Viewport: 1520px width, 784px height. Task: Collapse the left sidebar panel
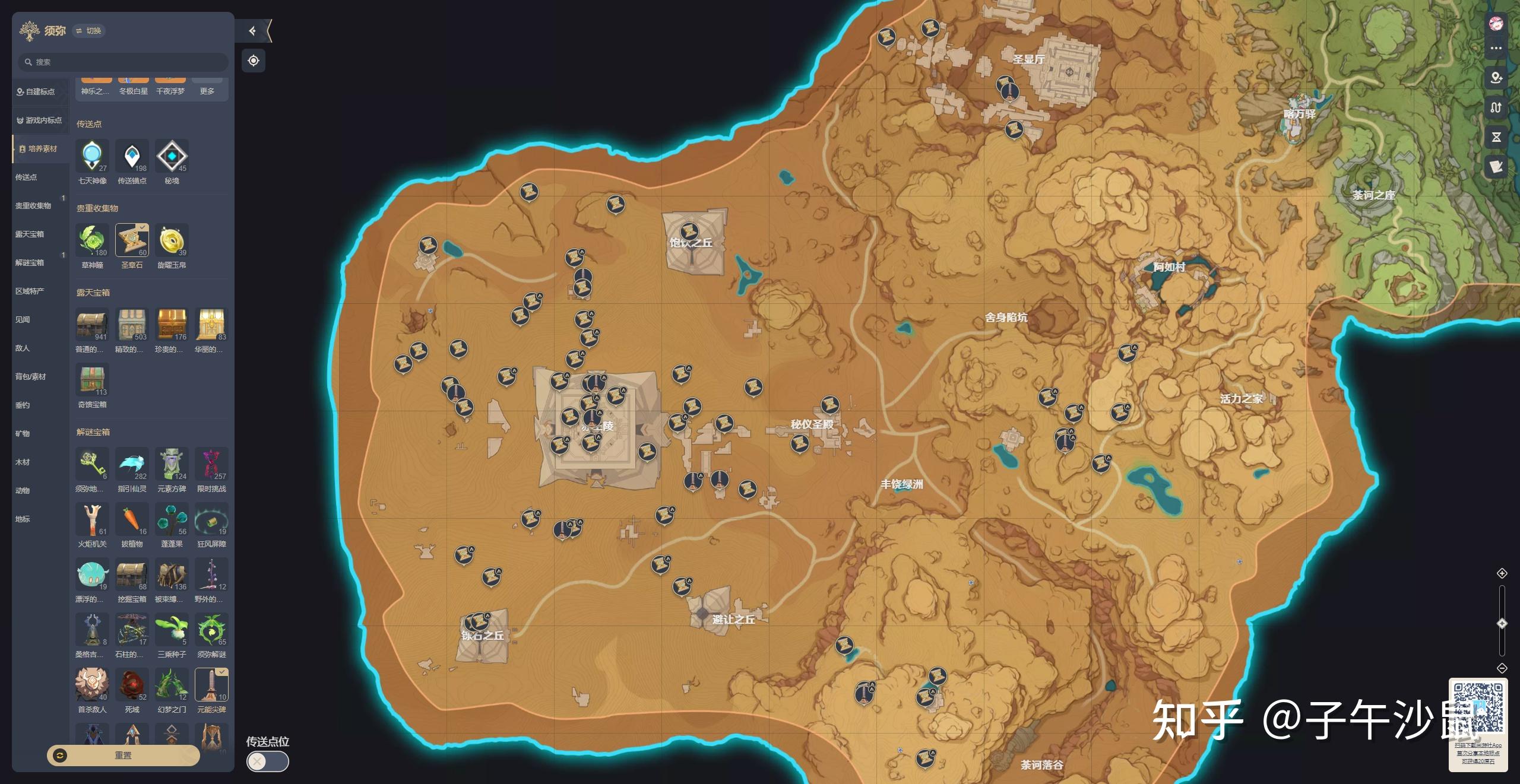pos(252,31)
